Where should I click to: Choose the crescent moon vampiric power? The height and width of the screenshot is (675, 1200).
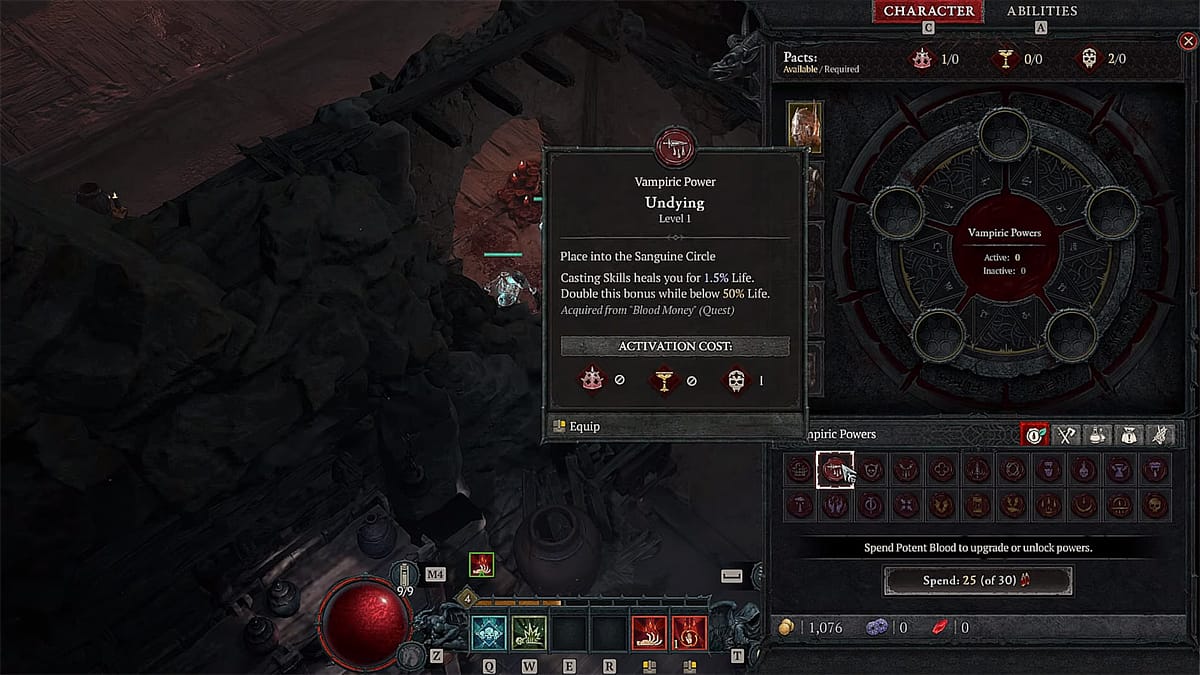pos(1083,504)
